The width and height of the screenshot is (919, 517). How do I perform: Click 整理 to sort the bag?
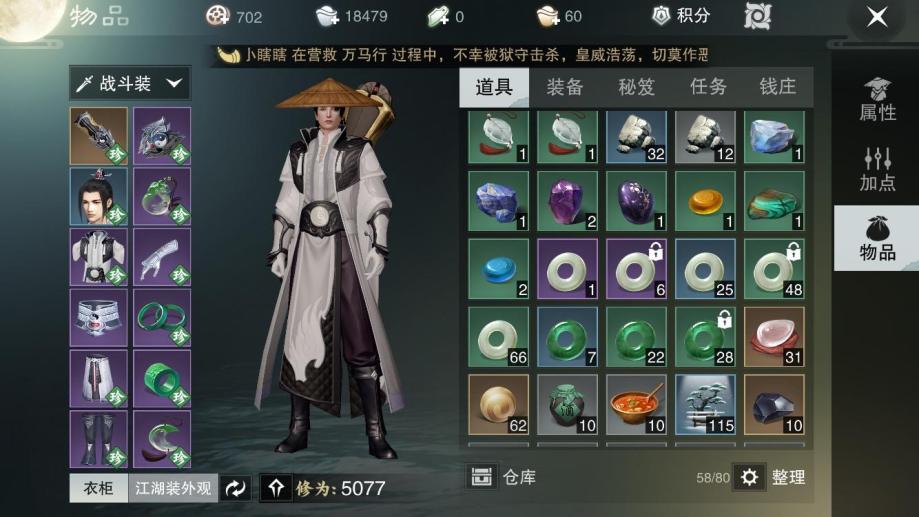coord(772,477)
